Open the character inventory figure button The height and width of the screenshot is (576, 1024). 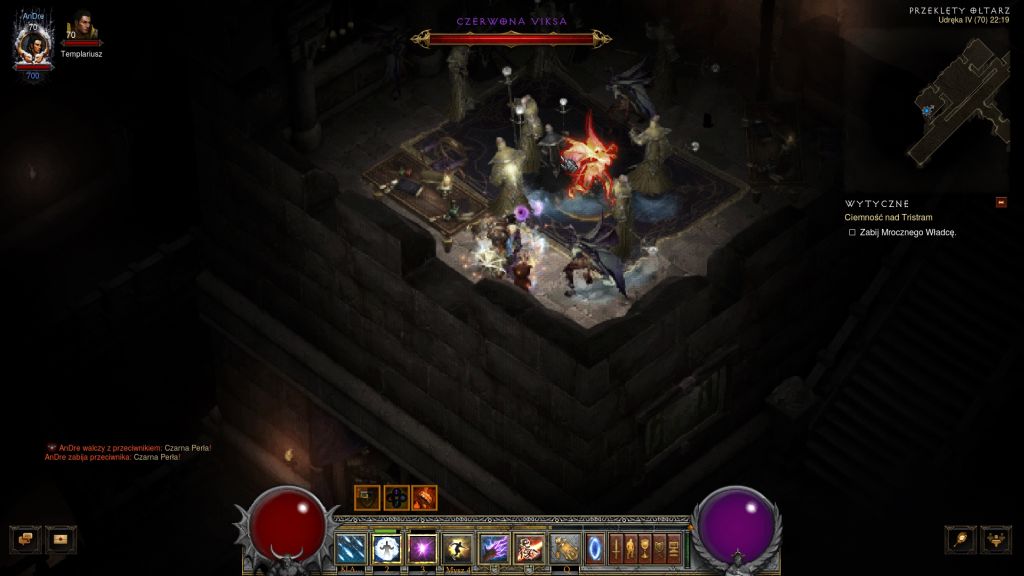click(x=631, y=548)
